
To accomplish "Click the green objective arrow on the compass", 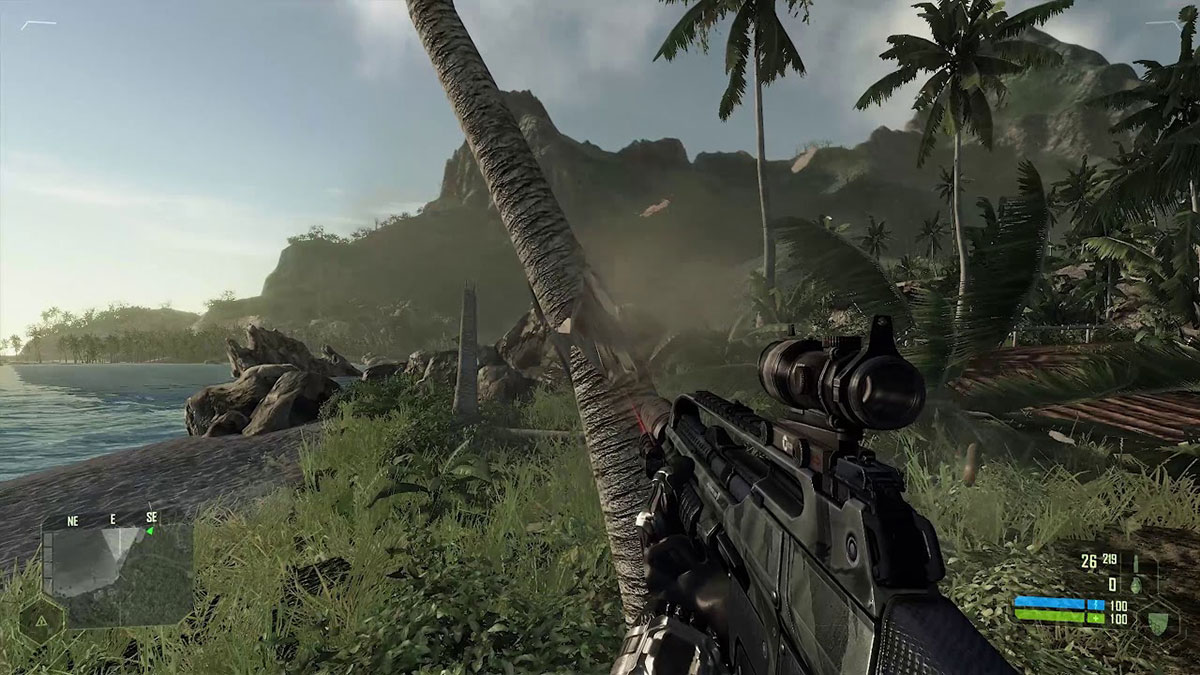I will [149, 531].
